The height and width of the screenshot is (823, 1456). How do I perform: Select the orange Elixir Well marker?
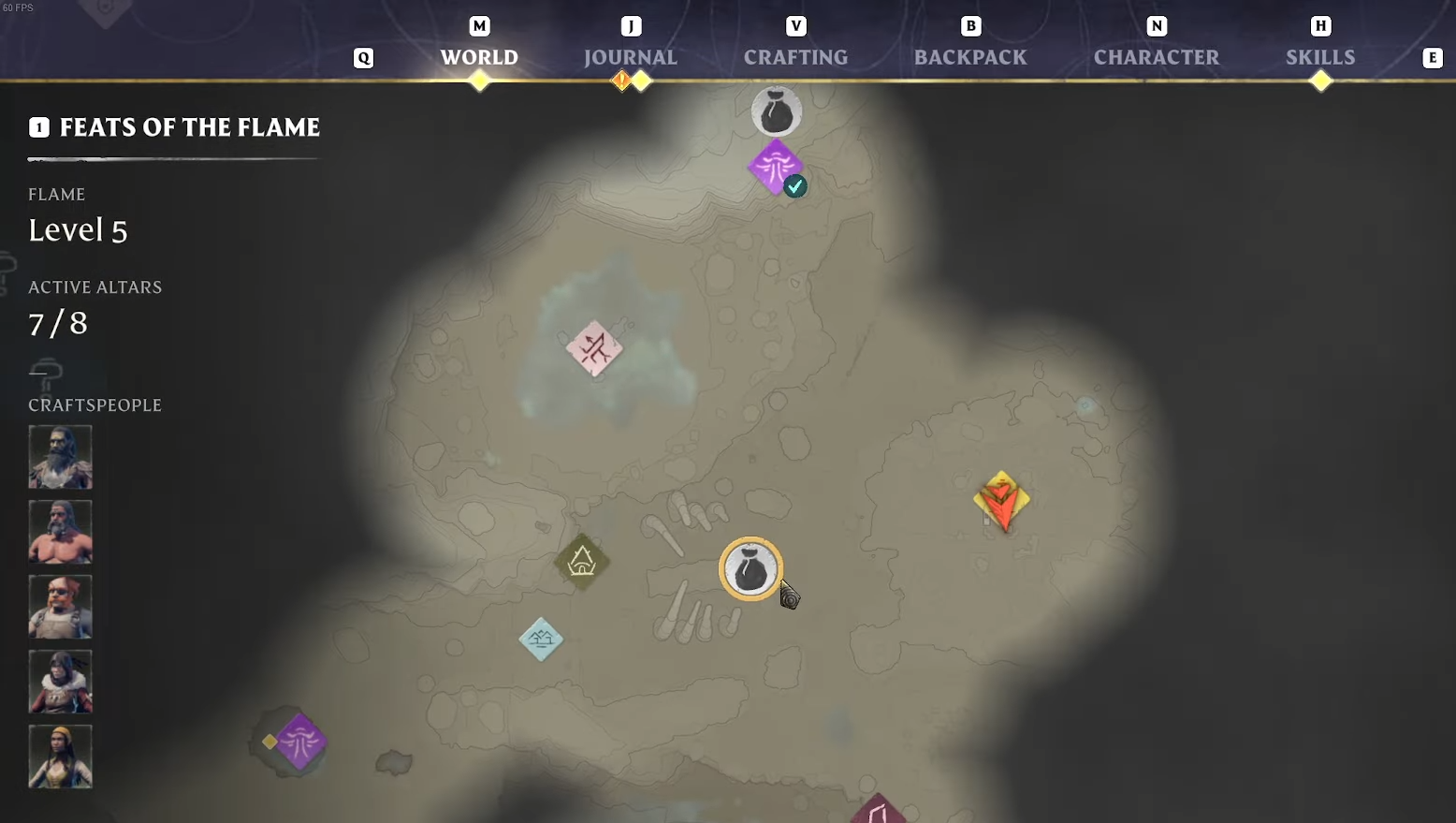[x=1001, y=501]
